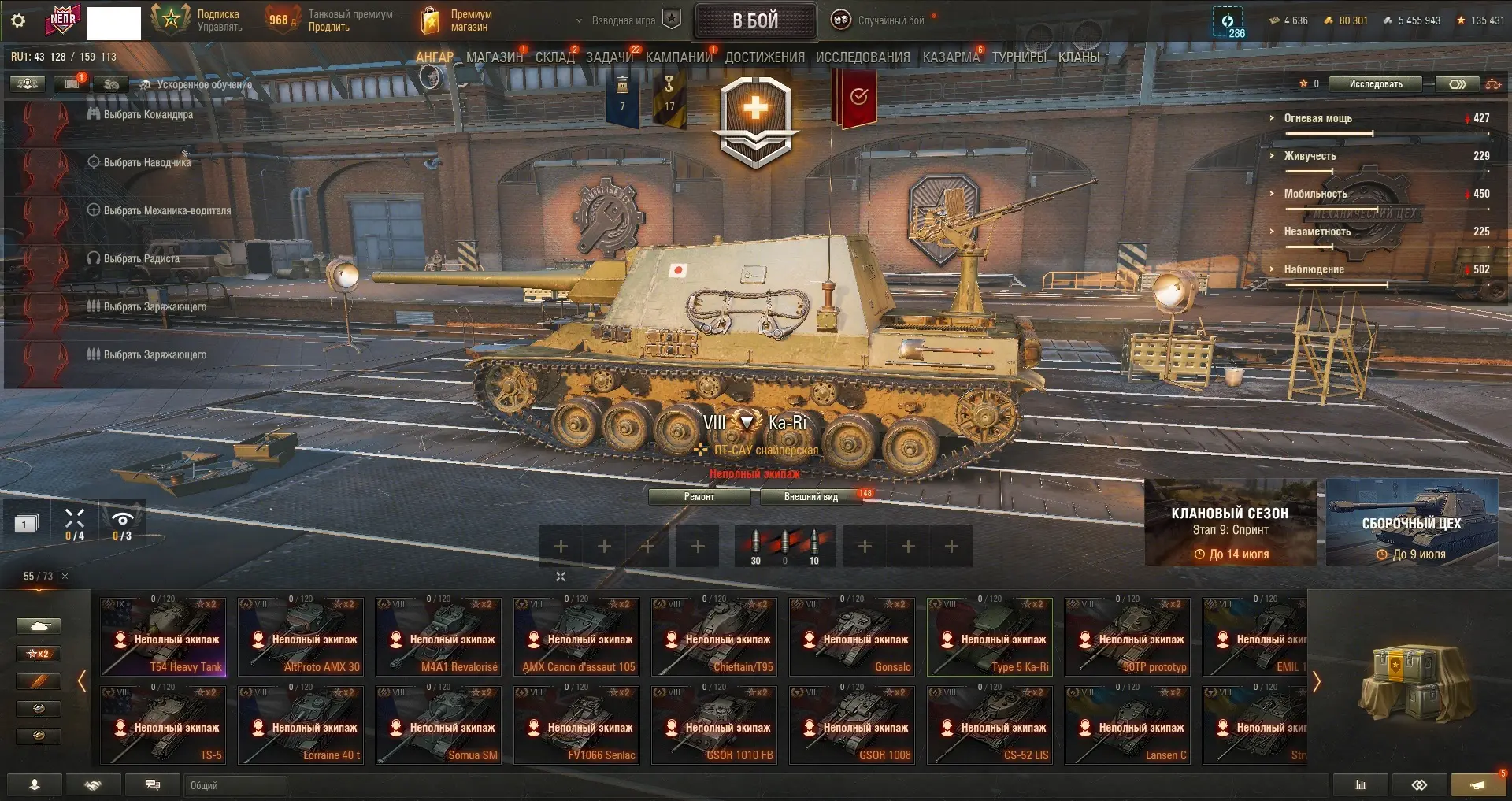
Task: Open the Сборочный цех banner
Action: [1411, 523]
